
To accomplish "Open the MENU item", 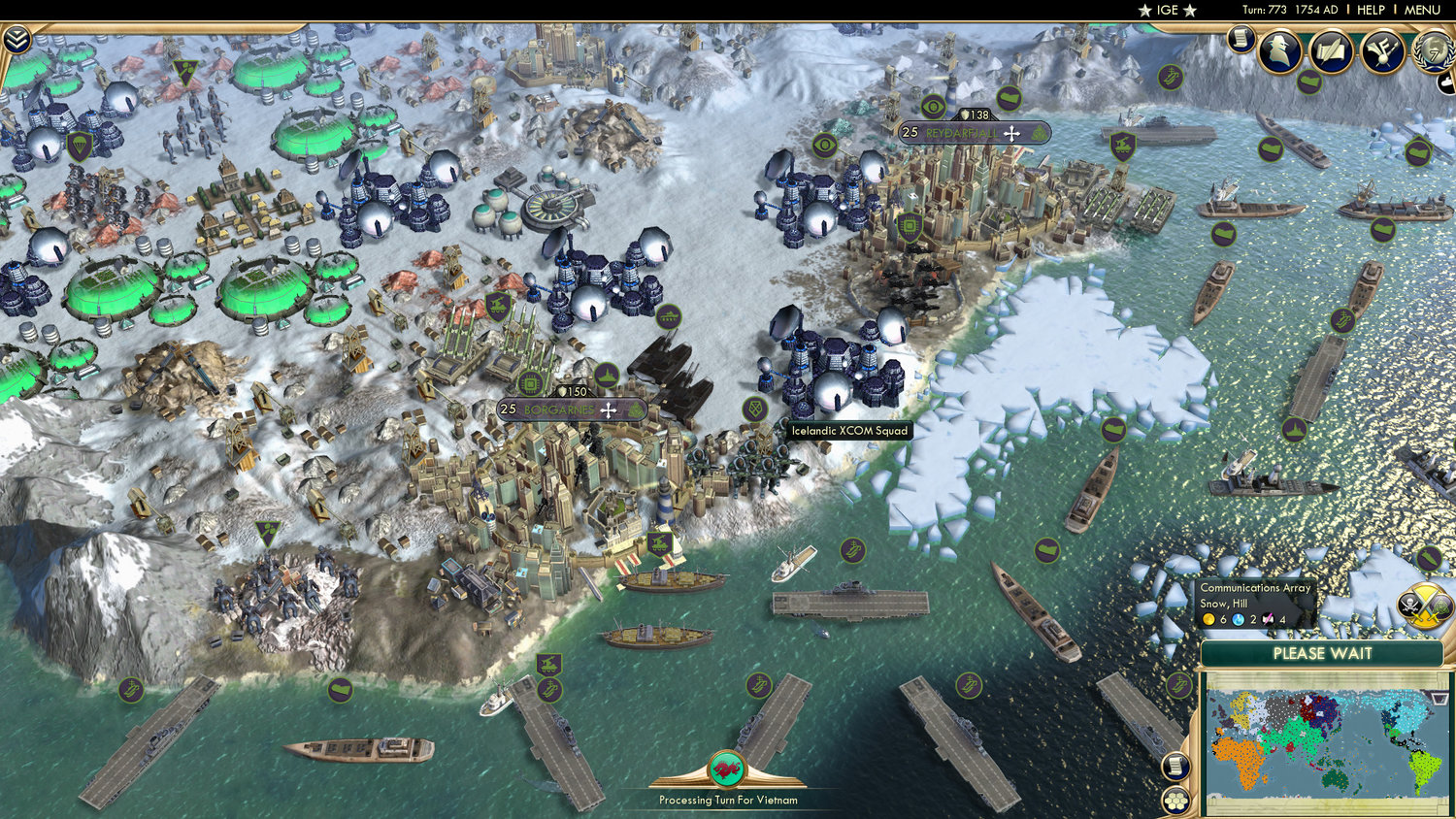I will click(x=1421, y=10).
